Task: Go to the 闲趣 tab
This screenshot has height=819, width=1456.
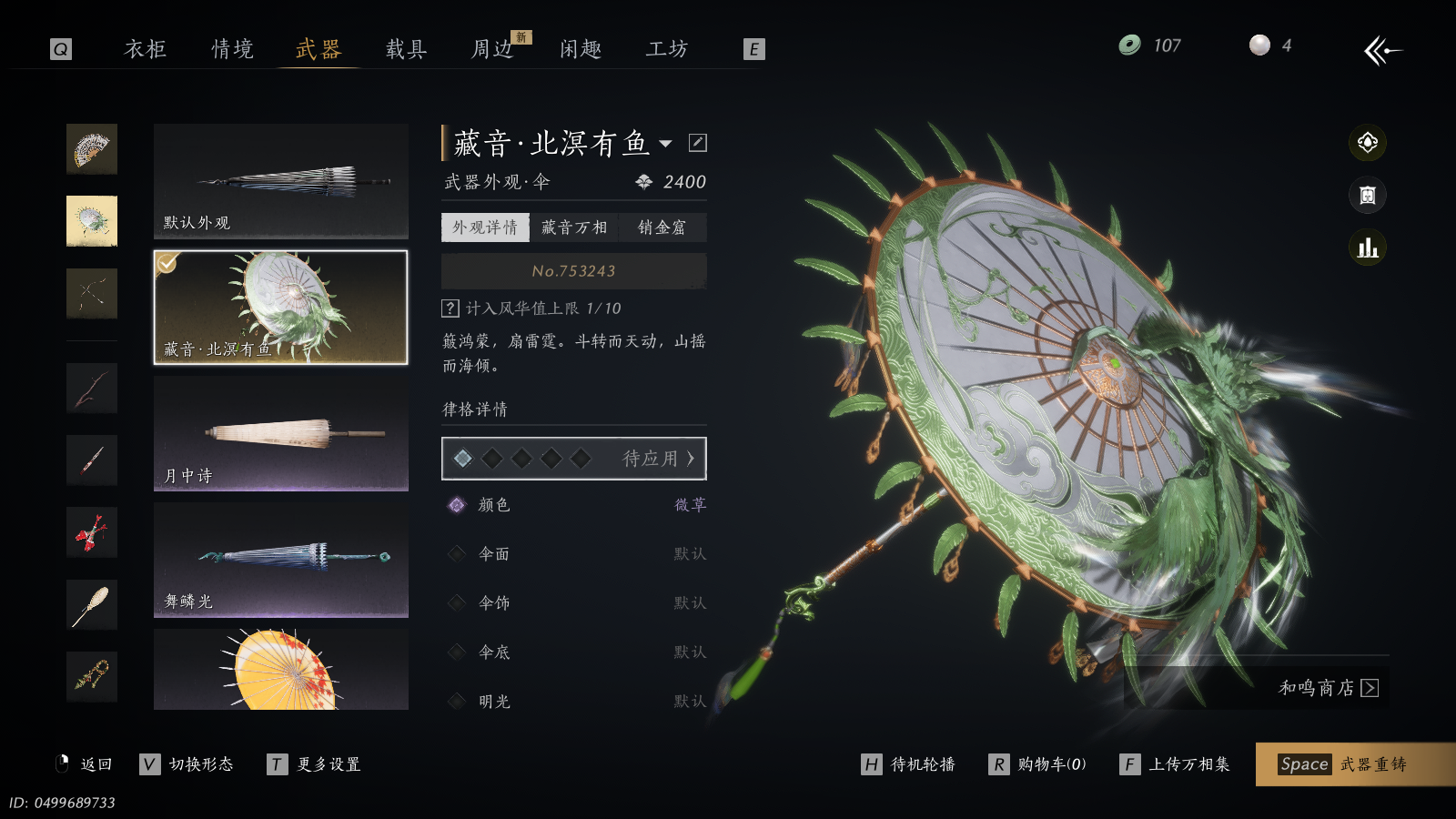Action: tap(581, 49)
